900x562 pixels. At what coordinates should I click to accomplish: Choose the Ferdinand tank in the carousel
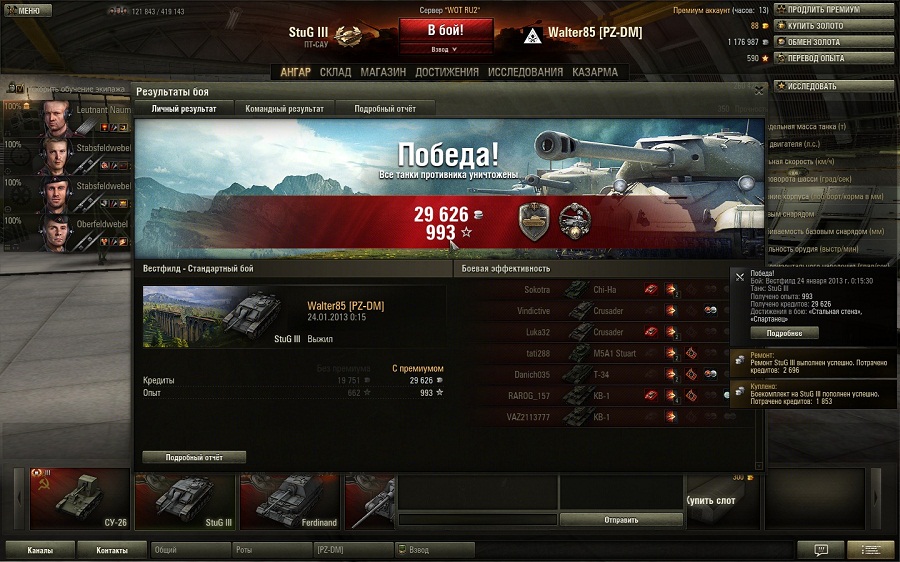point(289,498)
